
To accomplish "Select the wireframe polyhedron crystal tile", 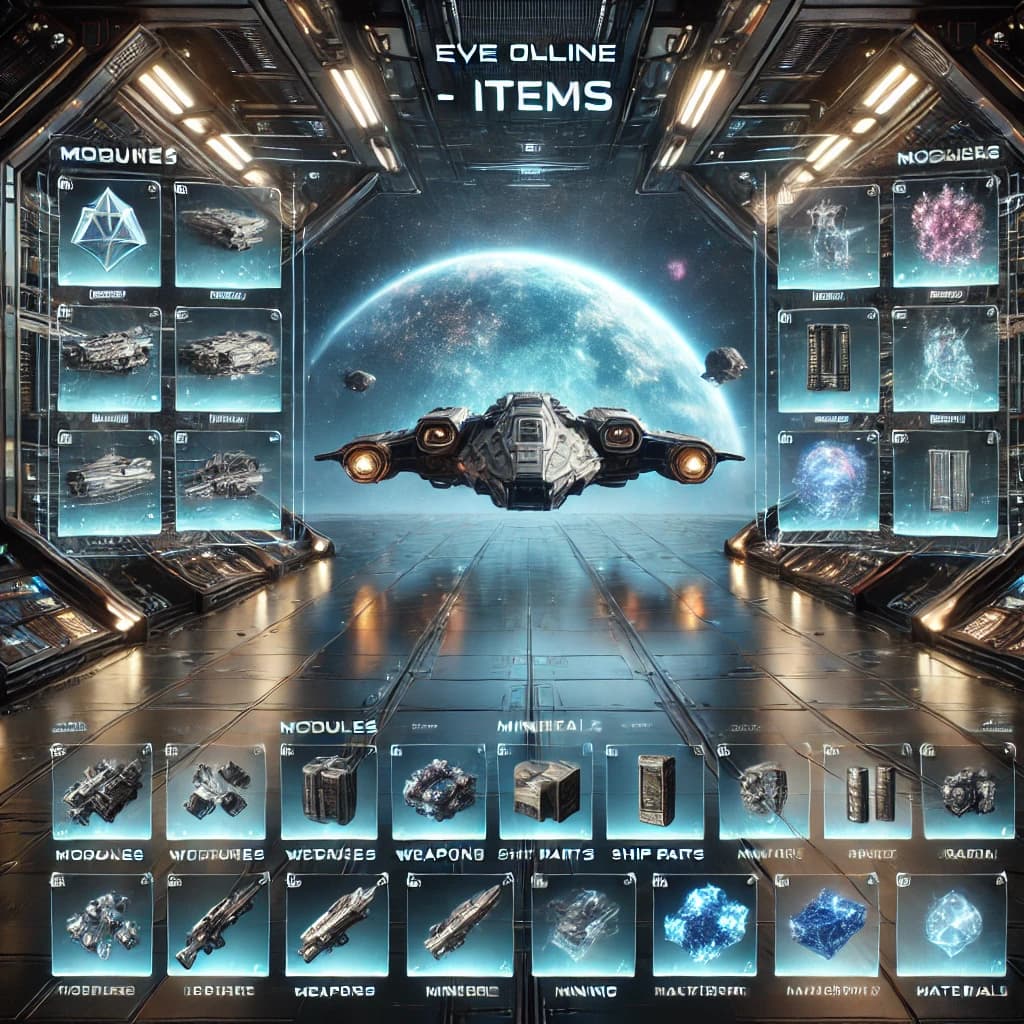I will 109,232.
